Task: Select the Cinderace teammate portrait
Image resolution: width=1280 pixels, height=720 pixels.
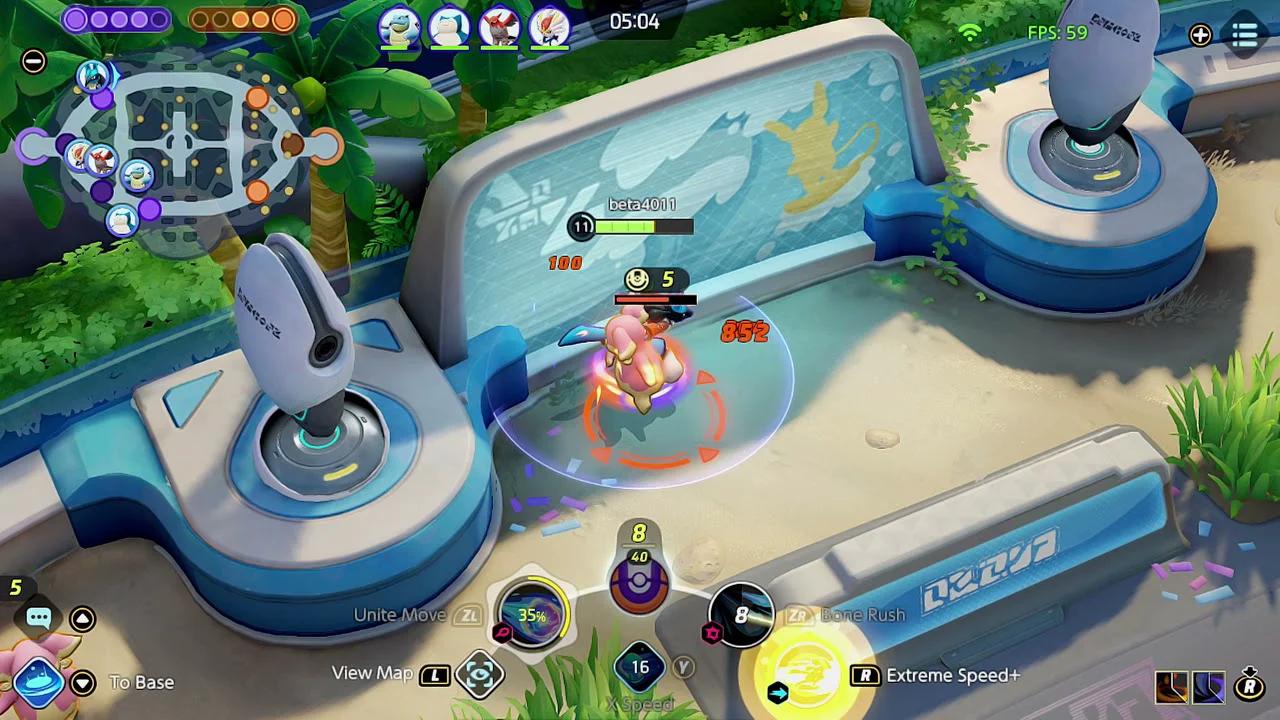Action: 549,28
